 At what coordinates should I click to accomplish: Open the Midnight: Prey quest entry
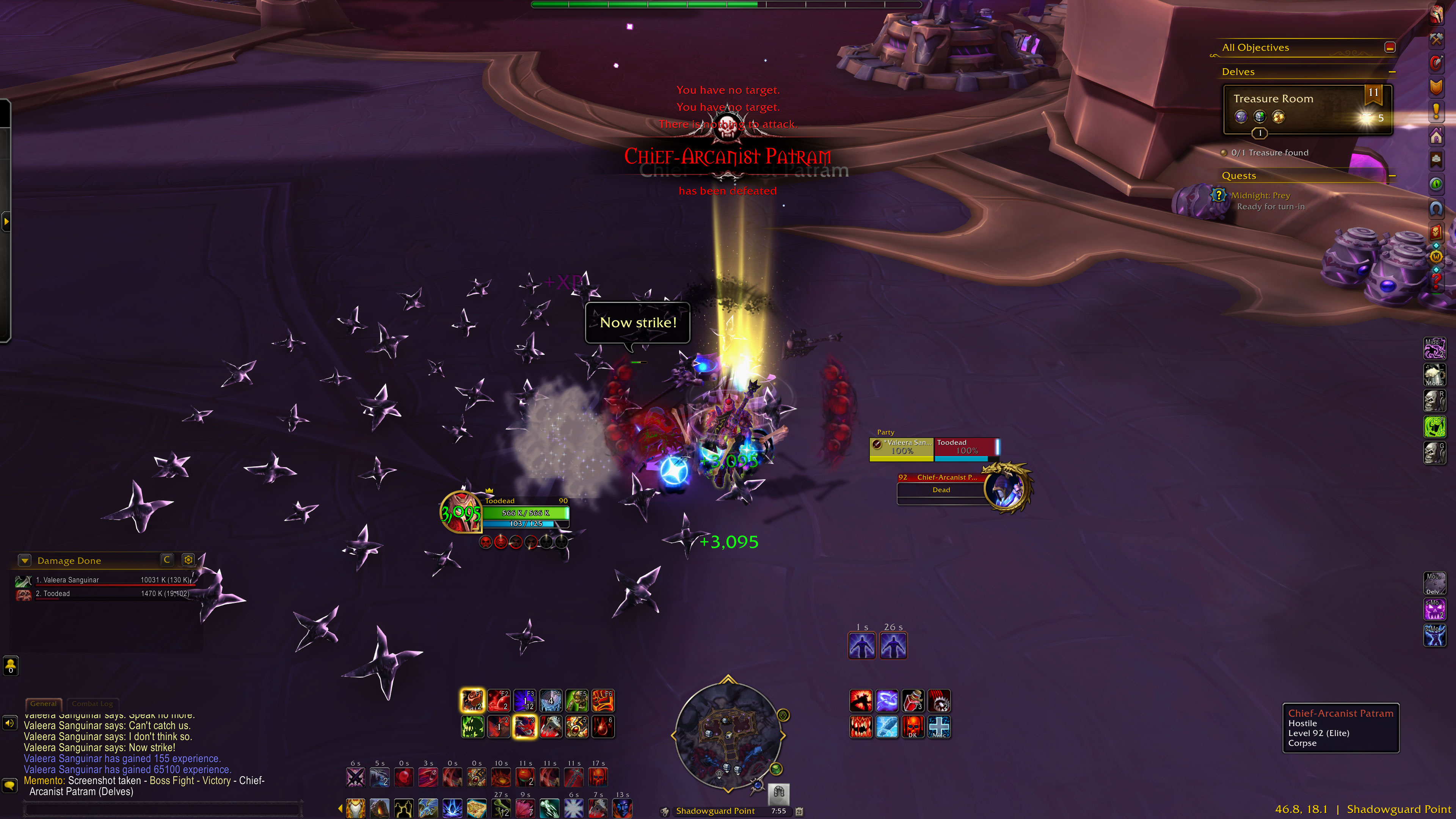pyautogui.click(x=1260, y=196)
